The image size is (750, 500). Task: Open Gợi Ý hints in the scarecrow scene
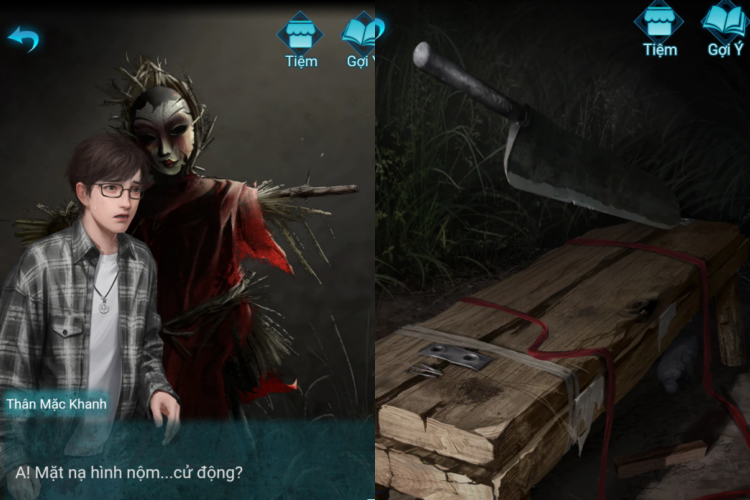[360, 38]
